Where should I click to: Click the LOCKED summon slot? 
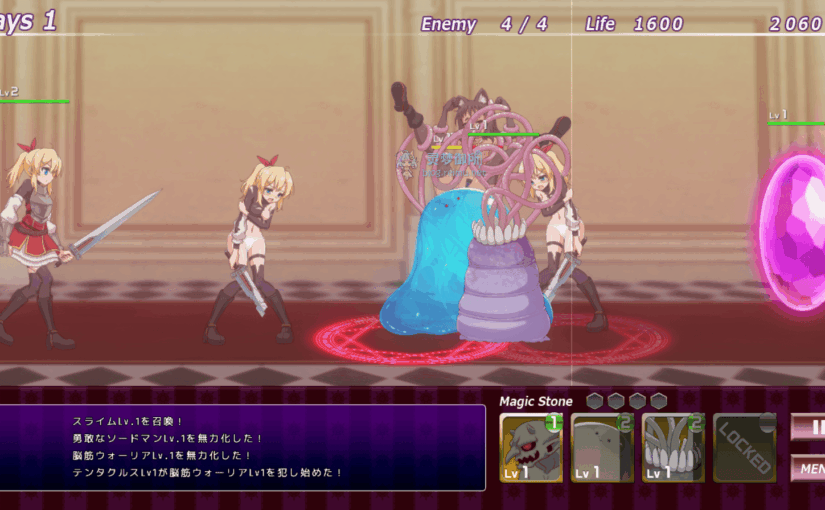745,448
